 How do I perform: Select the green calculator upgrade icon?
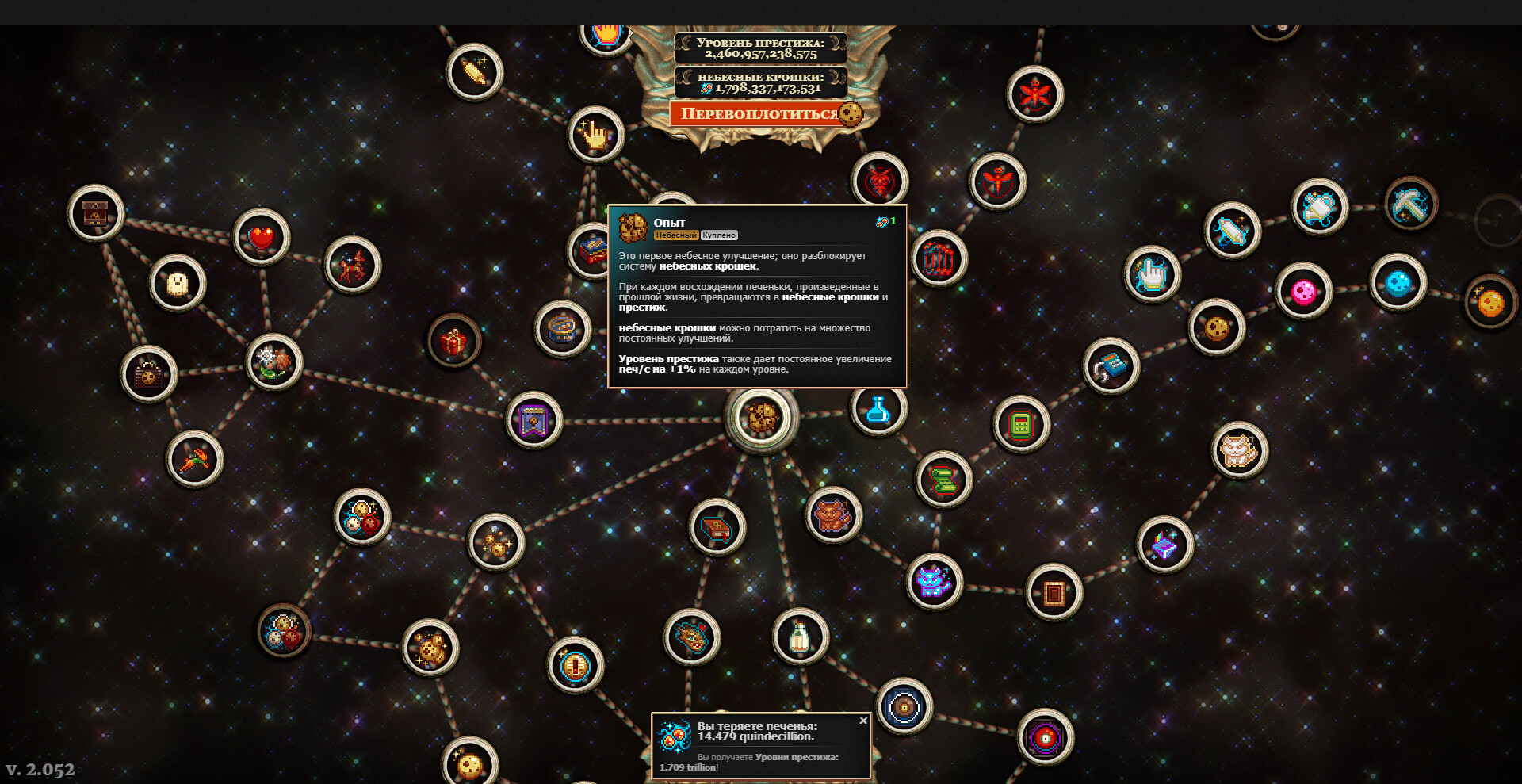(1023, 426)
